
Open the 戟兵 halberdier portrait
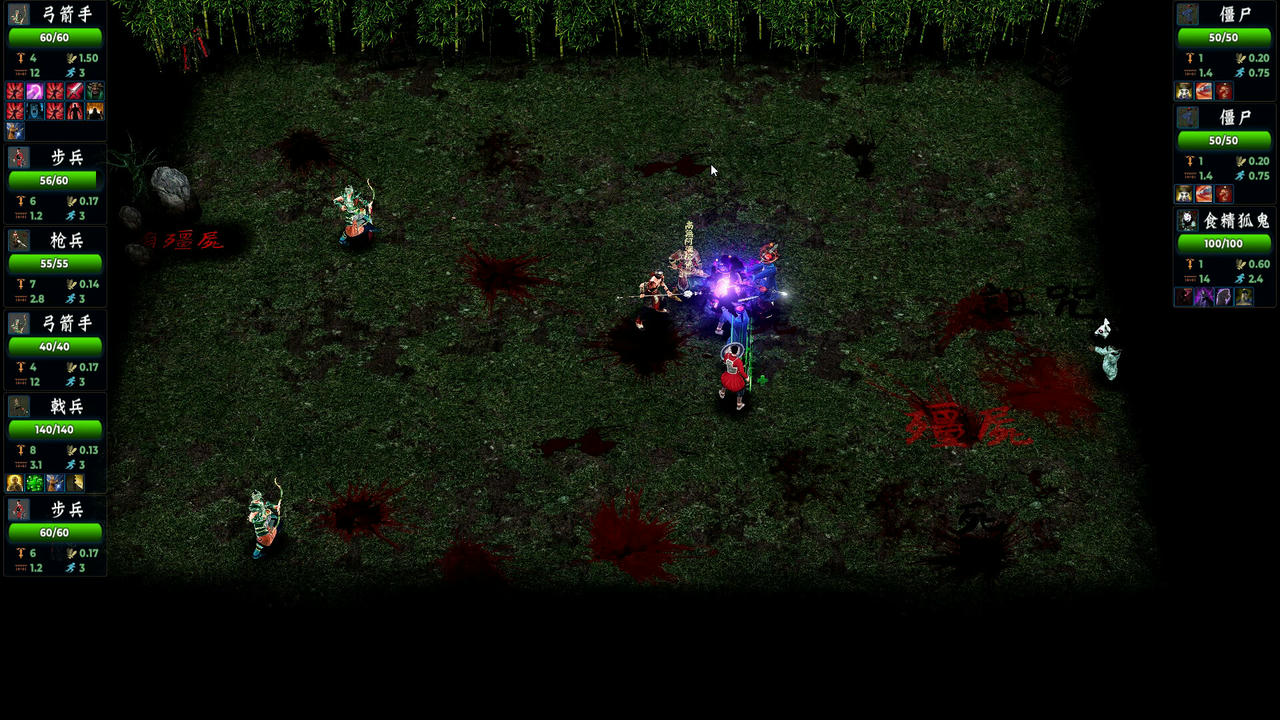click(x=19, y=407)
